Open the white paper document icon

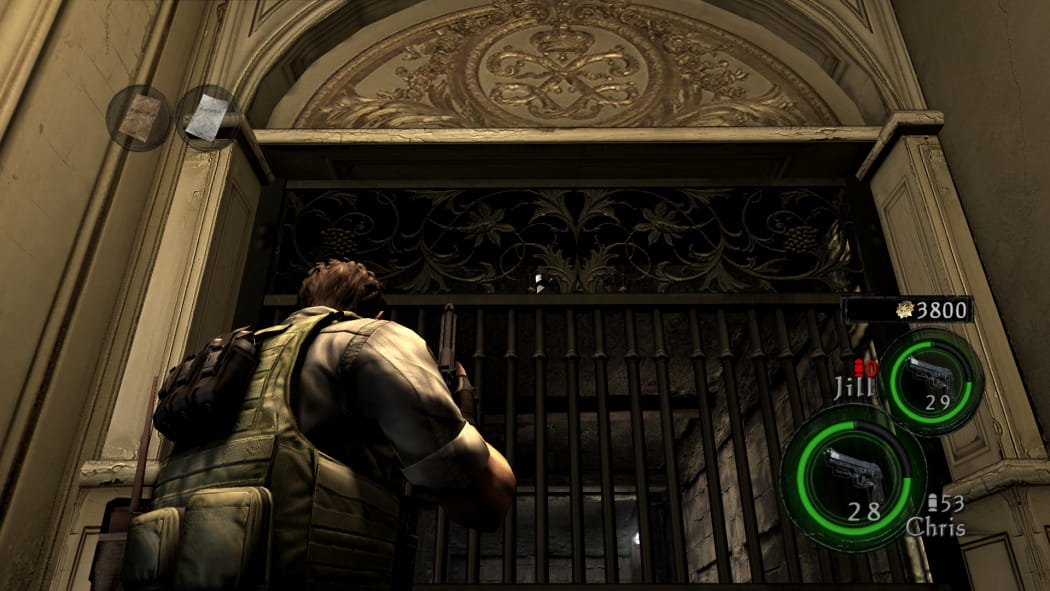(x=208, y=117)
